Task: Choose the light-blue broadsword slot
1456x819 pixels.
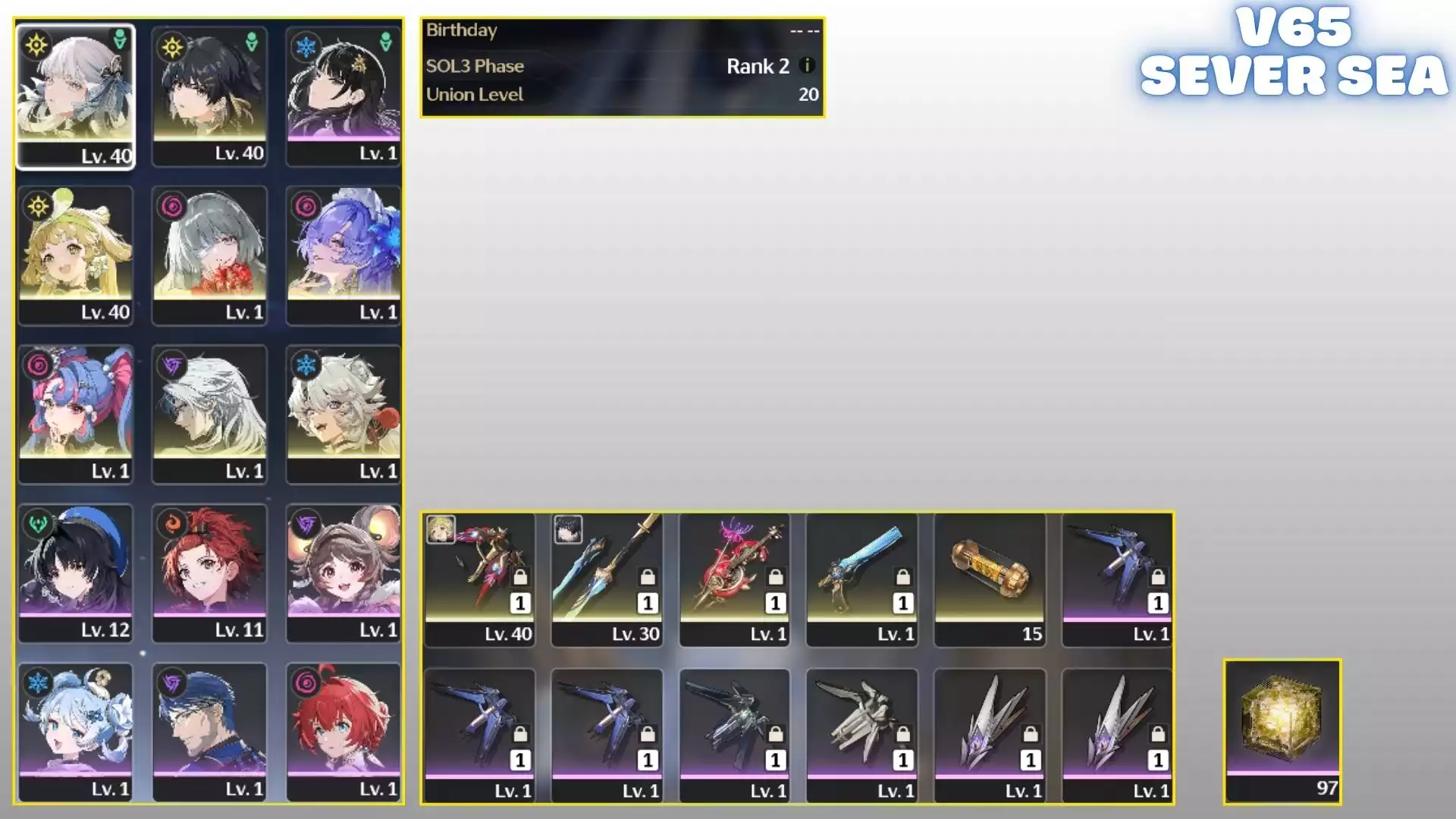Action: [861, 579]
